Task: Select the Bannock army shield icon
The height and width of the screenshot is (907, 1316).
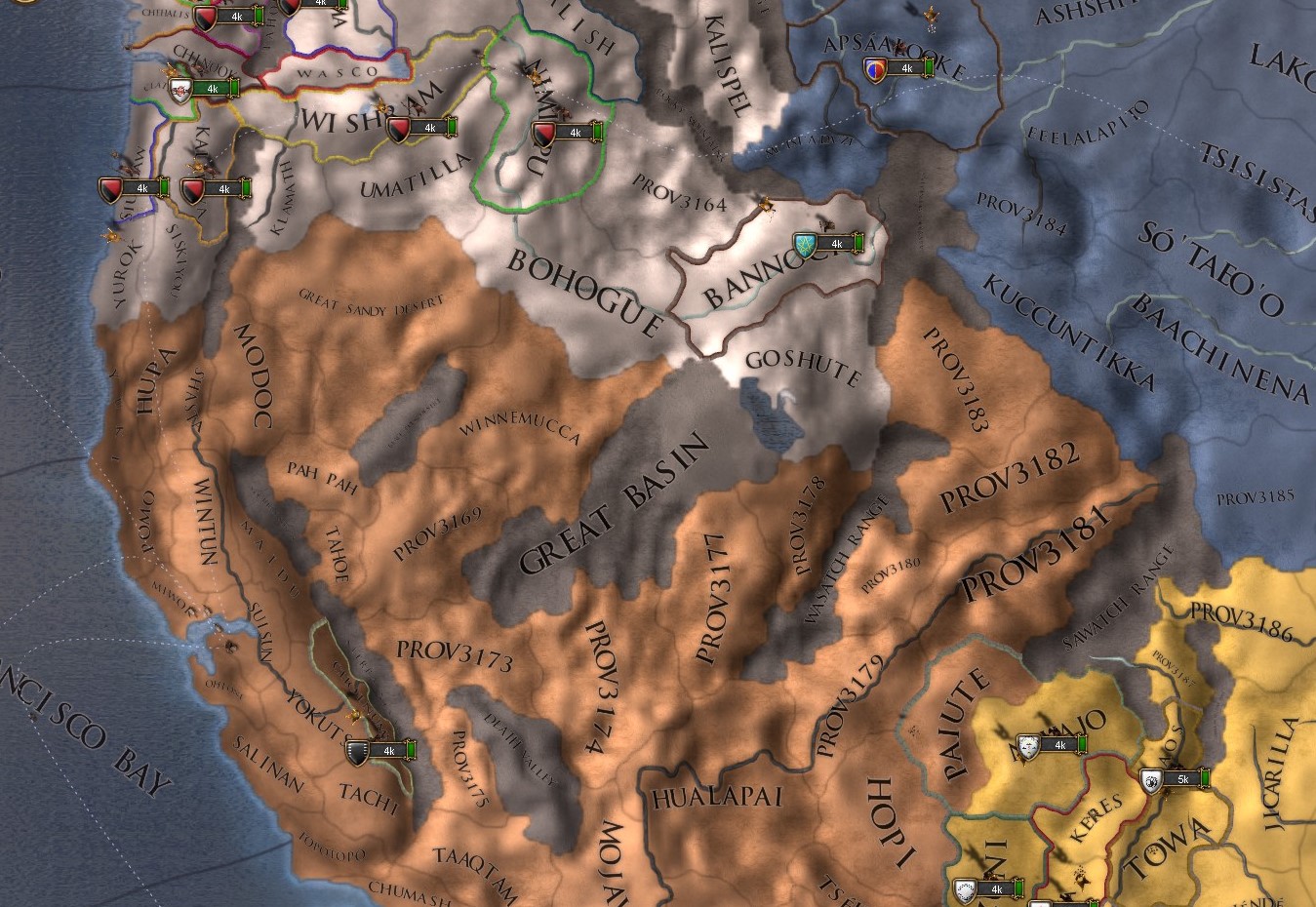Action: pyautogui.click(x=802, y=244)
